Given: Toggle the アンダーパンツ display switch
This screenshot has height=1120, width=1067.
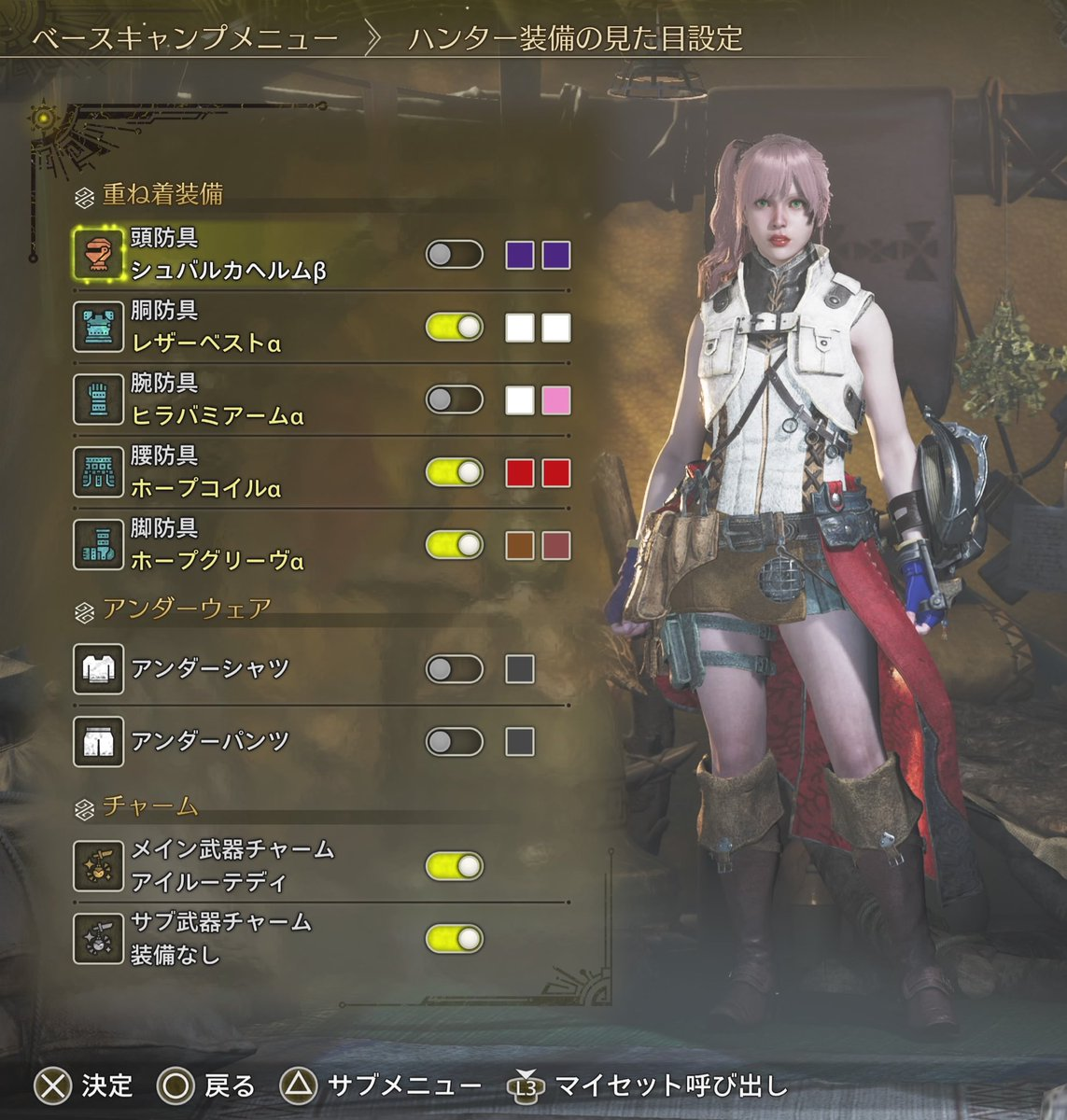Looking at the screenshot, I should (455, 742).
